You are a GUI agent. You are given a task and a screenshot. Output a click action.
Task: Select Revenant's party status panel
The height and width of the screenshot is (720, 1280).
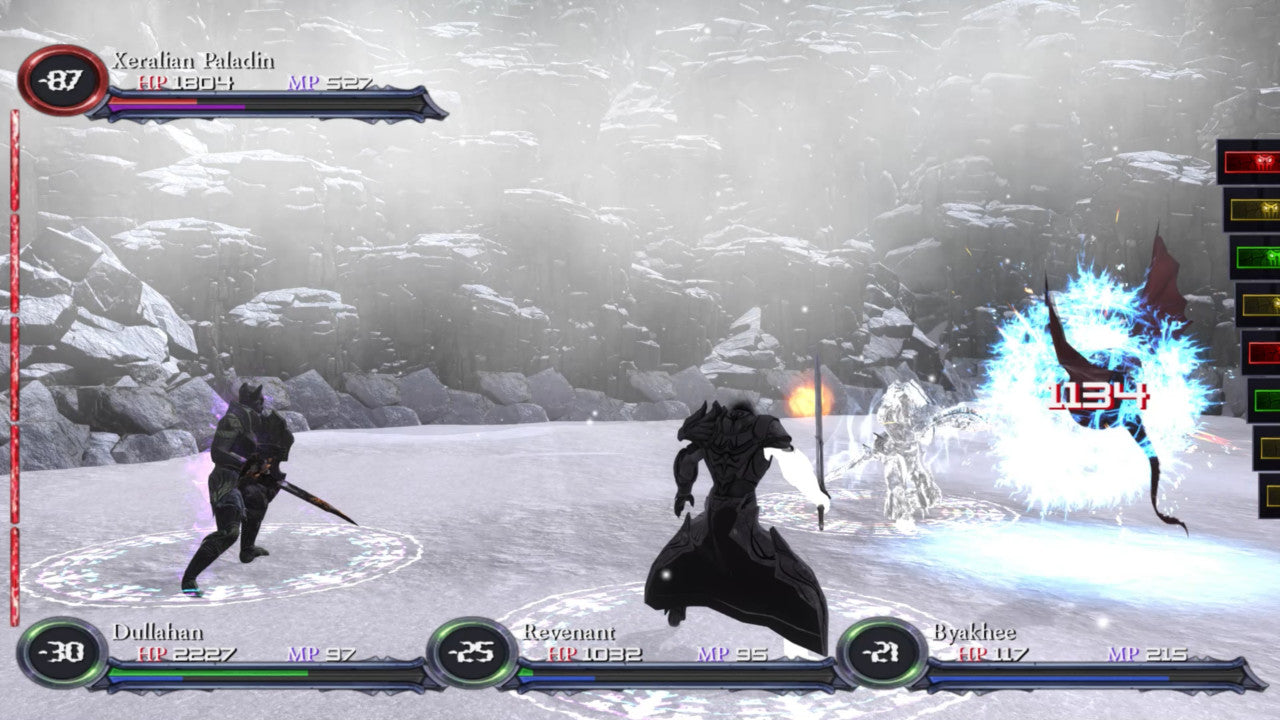click(x=640, y=657)
